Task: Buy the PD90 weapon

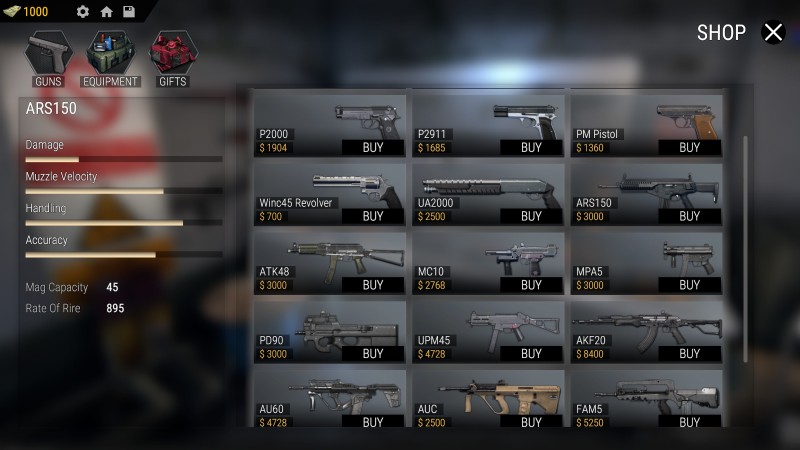Action: pyautogui.click(x=373, y=354)
